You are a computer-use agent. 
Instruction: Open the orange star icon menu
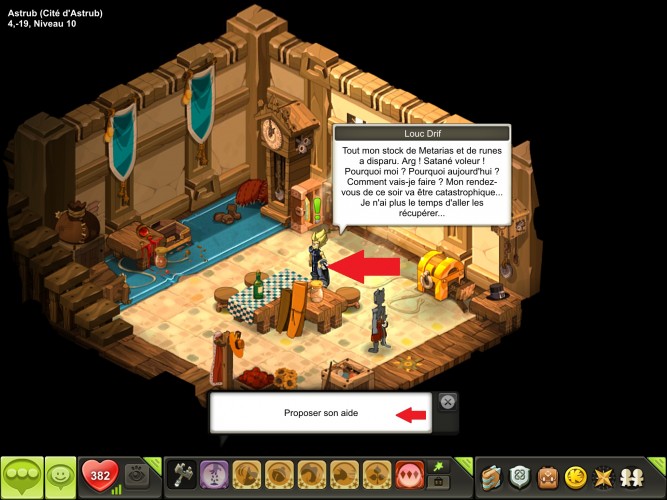(x=605, y=476)
